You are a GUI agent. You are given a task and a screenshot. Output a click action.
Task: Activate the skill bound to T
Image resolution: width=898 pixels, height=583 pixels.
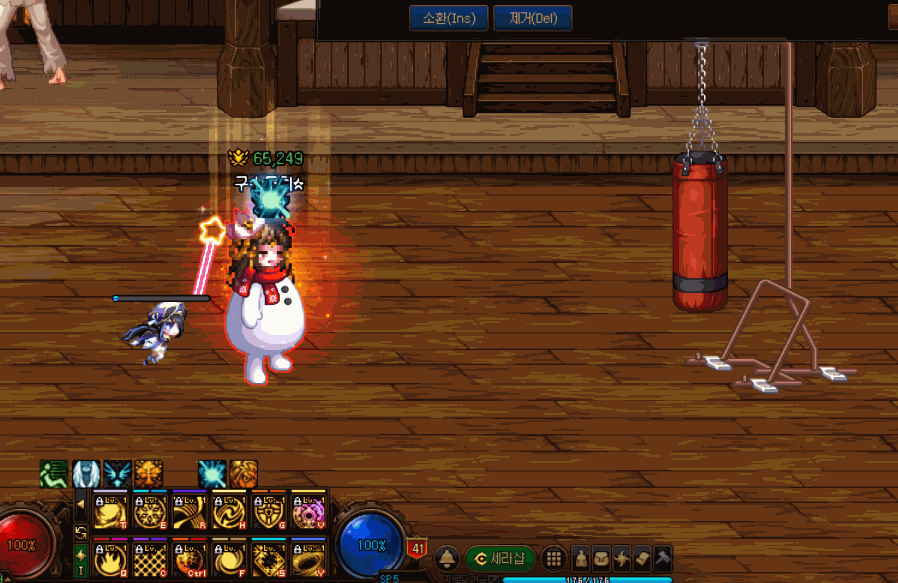coord(108,510)
